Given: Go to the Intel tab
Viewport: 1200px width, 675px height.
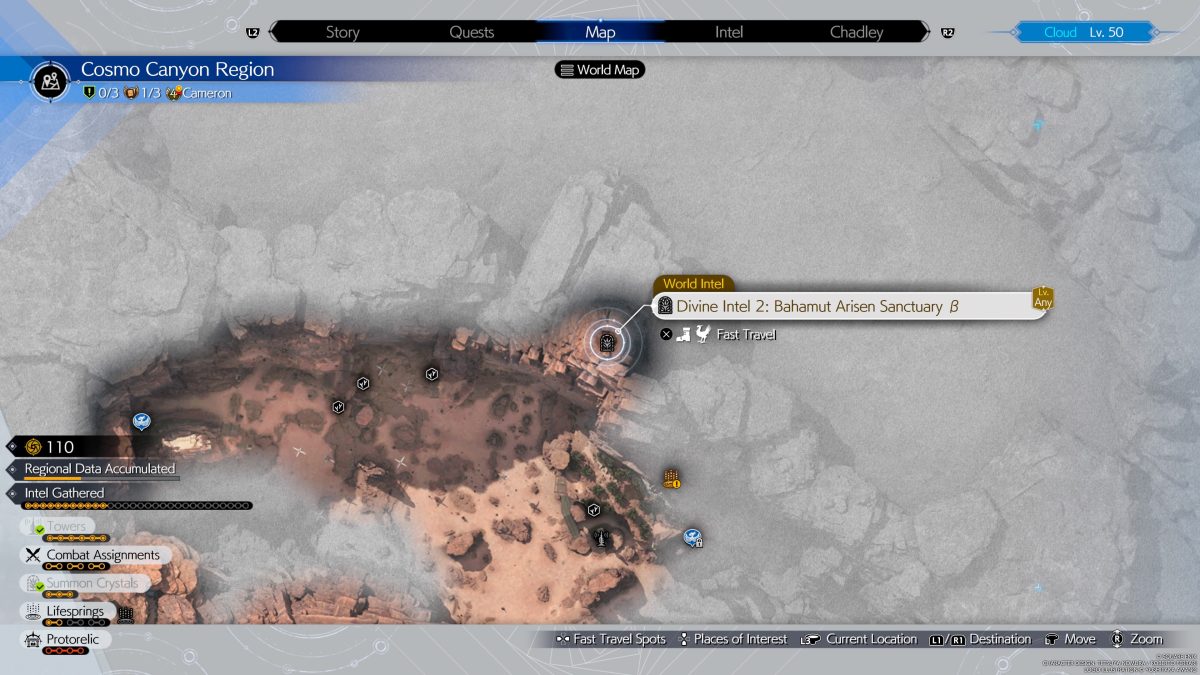Looking at the screenshot, I should 729,32.
